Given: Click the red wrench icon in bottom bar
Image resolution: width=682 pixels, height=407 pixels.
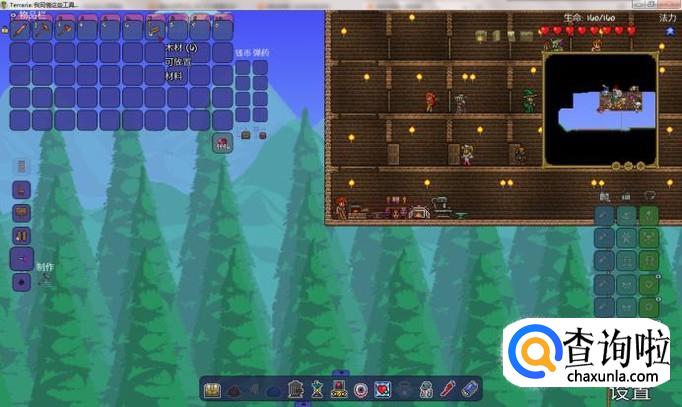Looking at the screenshot, I should [x=448, y=389].
